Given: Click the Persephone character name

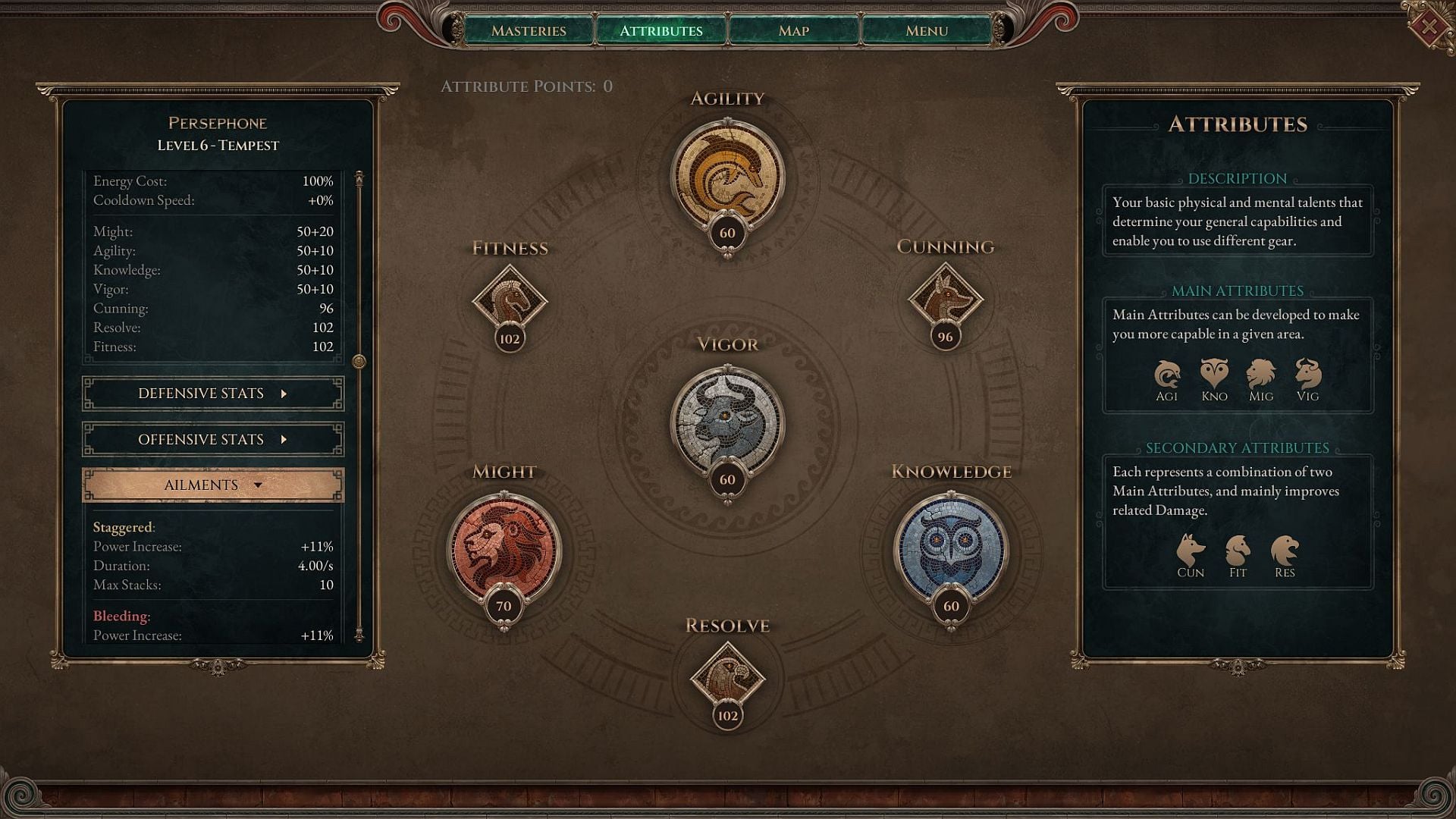Looking at the screenshot, I should pos(218,123).
